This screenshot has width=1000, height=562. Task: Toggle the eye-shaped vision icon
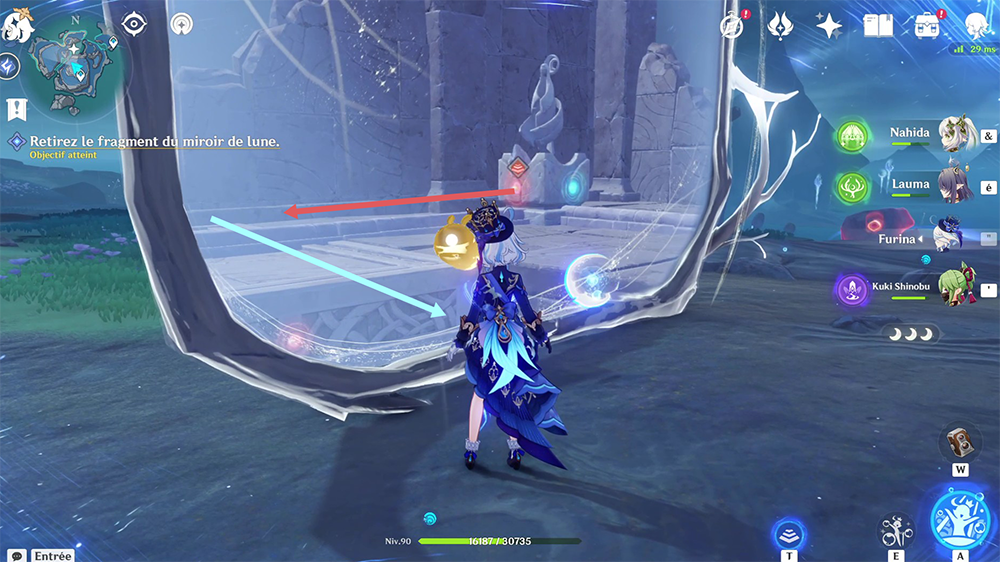[133, 24]
